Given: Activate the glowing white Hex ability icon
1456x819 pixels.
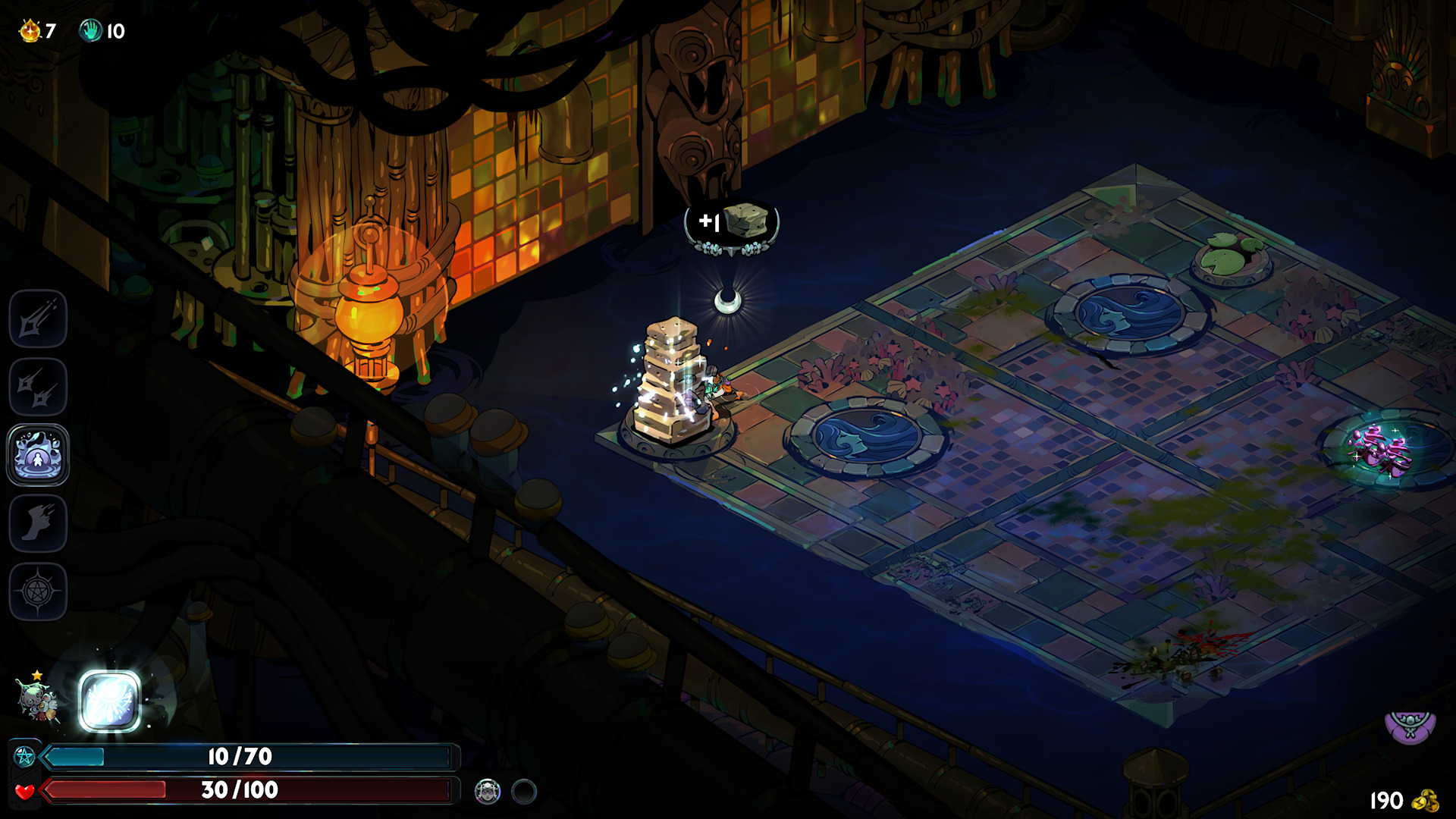Looking at the screenshot, I should click(110, 701).
